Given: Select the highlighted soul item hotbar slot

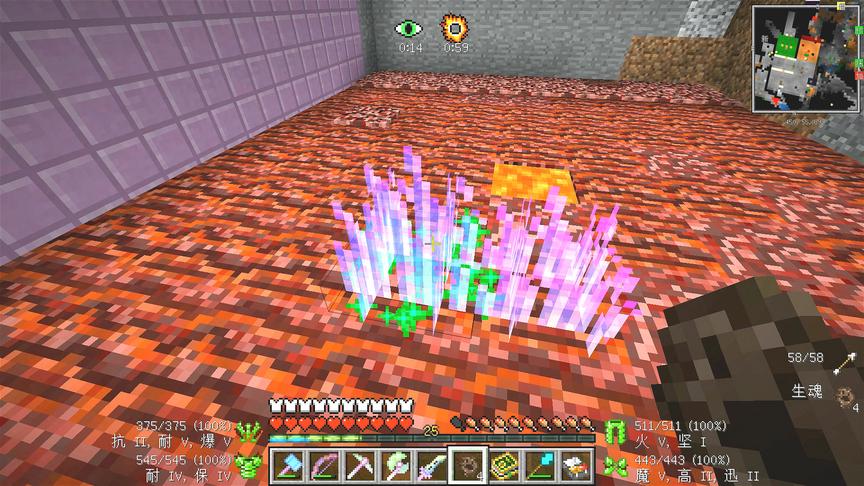Looking at the screenshot, I should coord(467,466).
